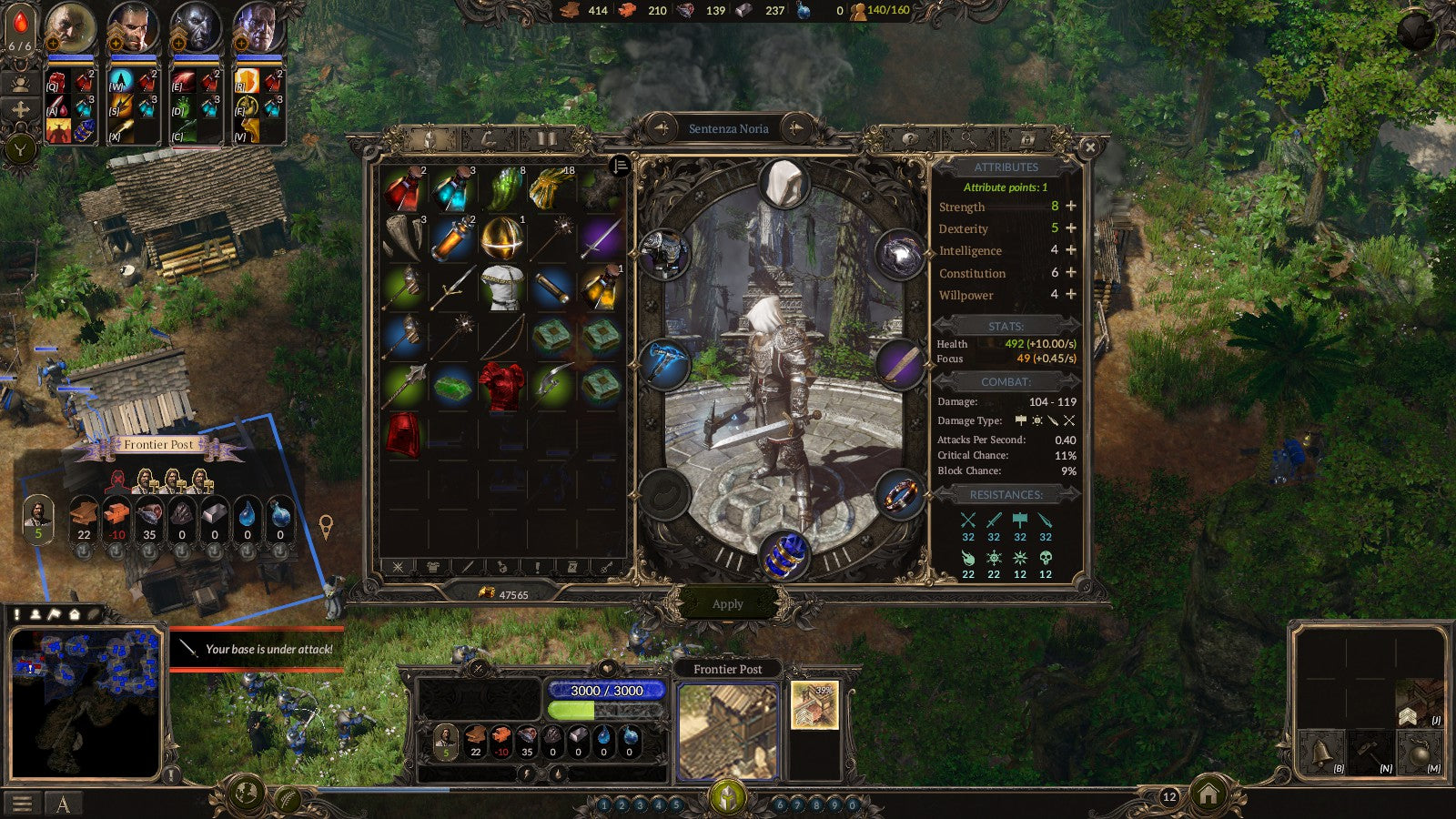This screenshot has height=819, width=1456.
Task: Open the equipped helmet slot
Action: tap(783, 184)
